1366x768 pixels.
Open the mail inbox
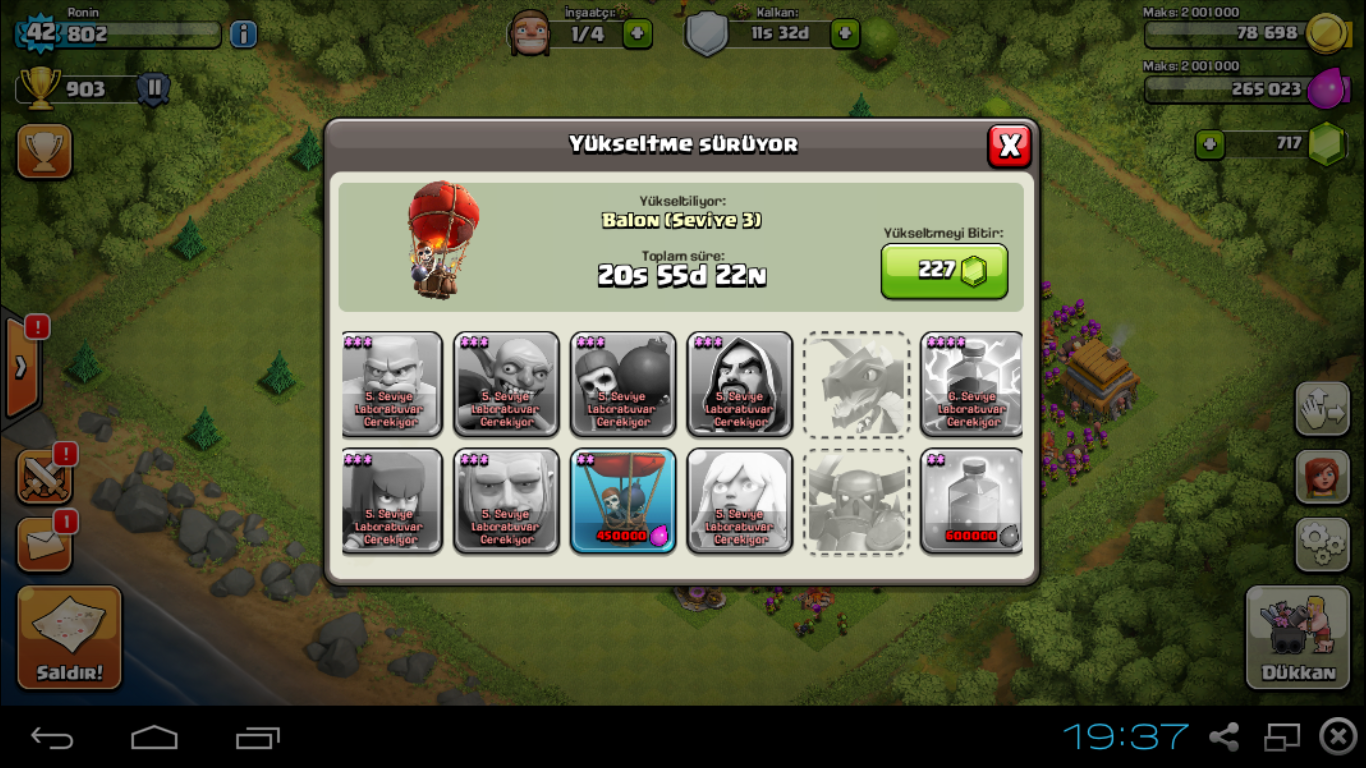click(44, 545)
